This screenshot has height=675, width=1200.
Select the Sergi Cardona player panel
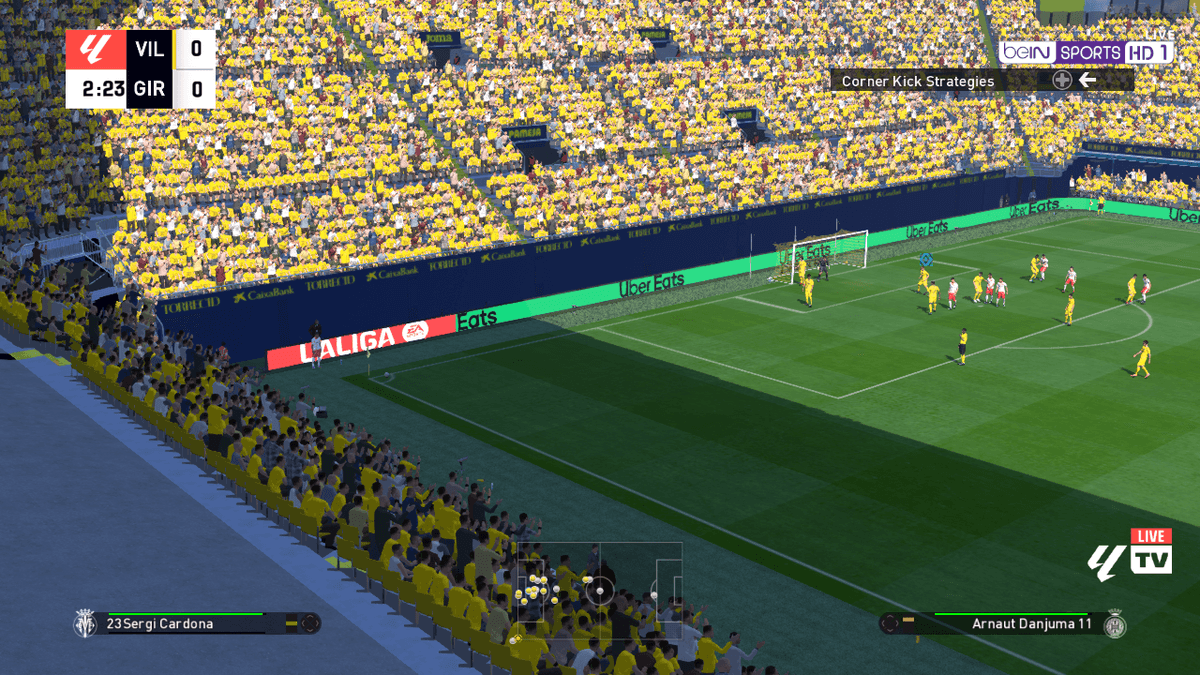click(197, 623)
